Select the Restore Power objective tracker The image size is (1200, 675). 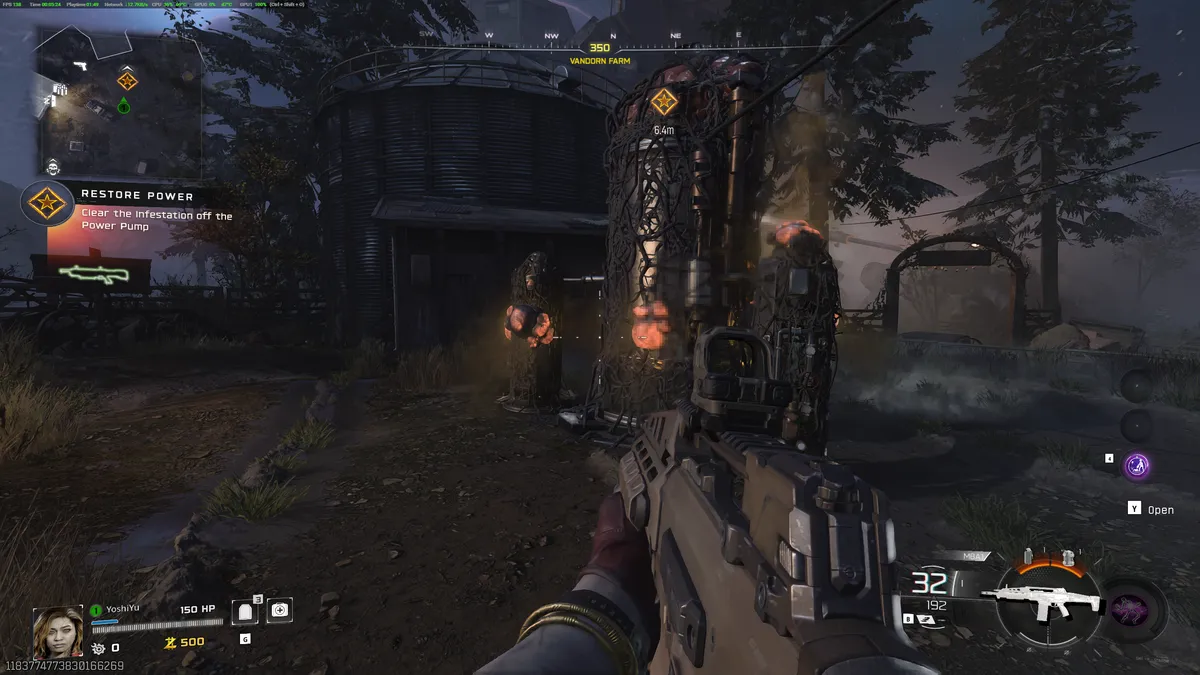click(130, 206)
